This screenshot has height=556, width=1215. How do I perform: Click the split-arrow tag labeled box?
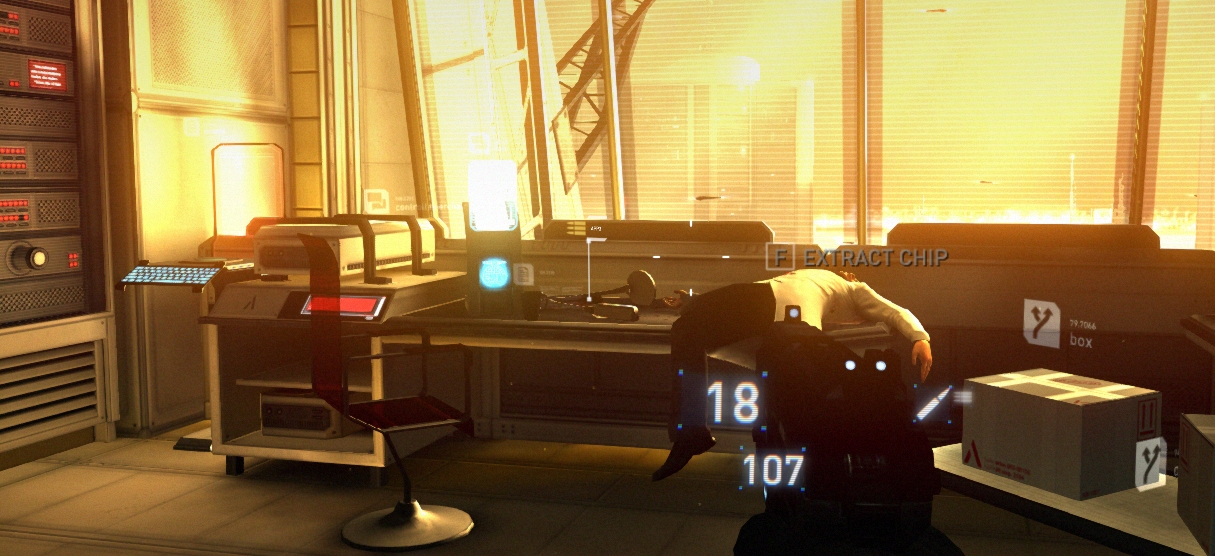(1041, 323)
